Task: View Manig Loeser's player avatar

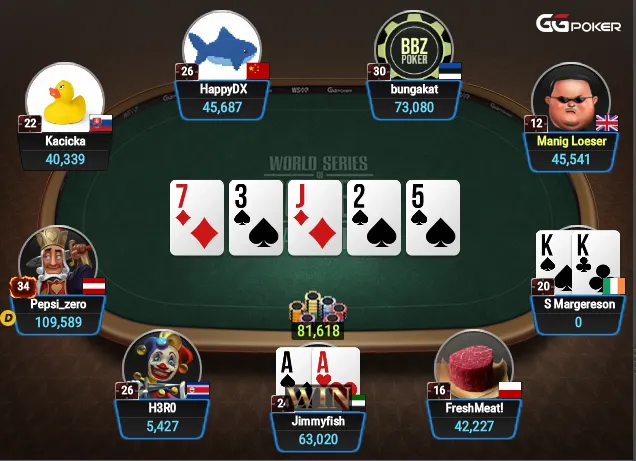Action: 571,98
